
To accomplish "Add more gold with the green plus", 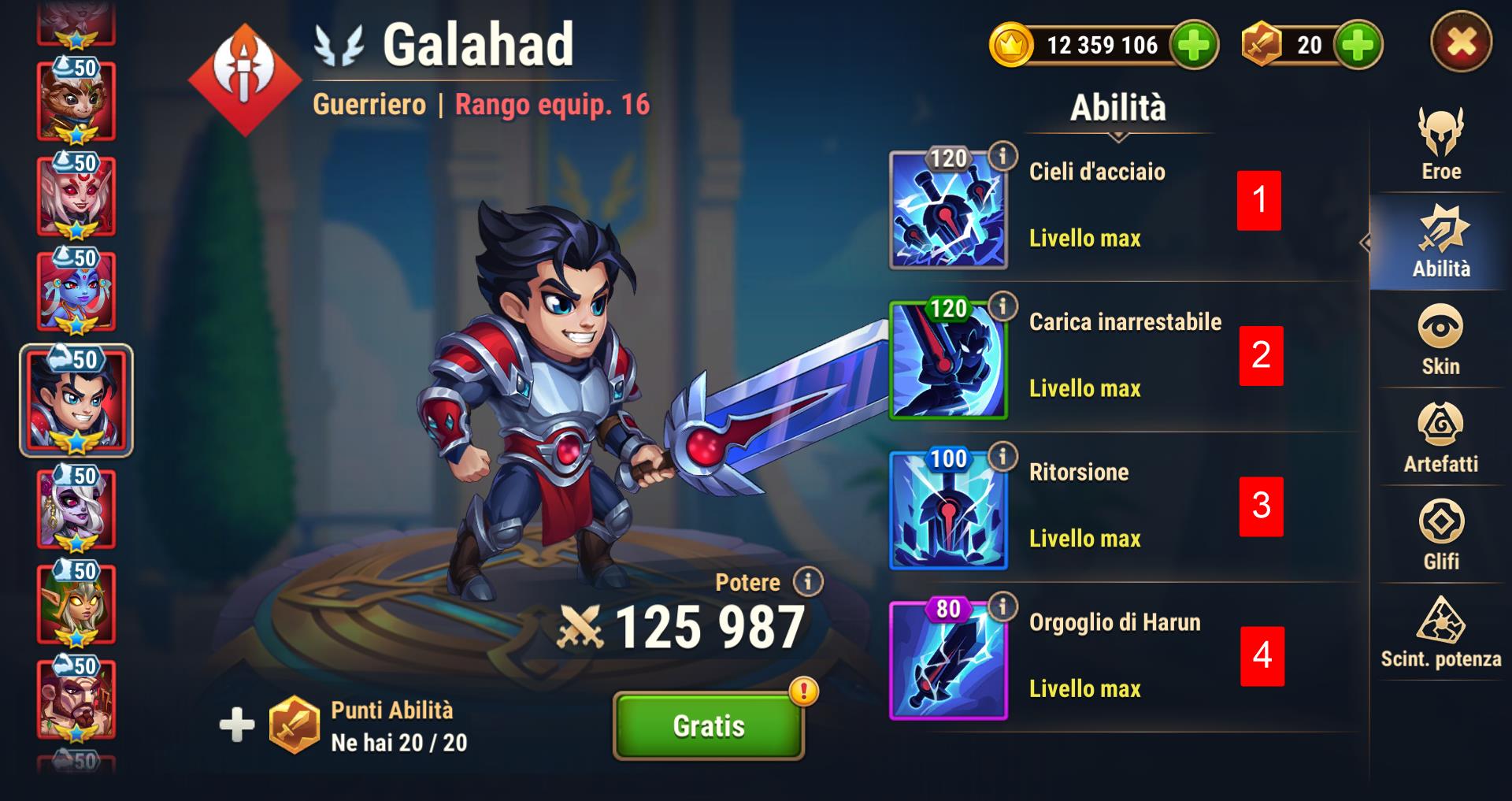I will point(1194,45).
